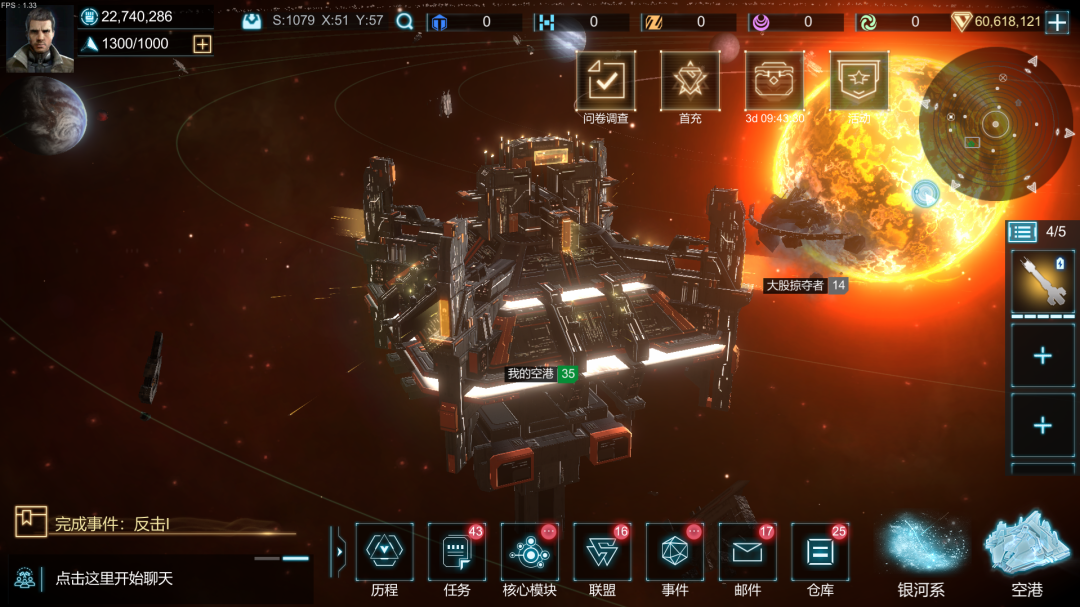Open the 完成事件:反击 quest tracker
This screenshot has width=1080, height=607.
[110, 522]
